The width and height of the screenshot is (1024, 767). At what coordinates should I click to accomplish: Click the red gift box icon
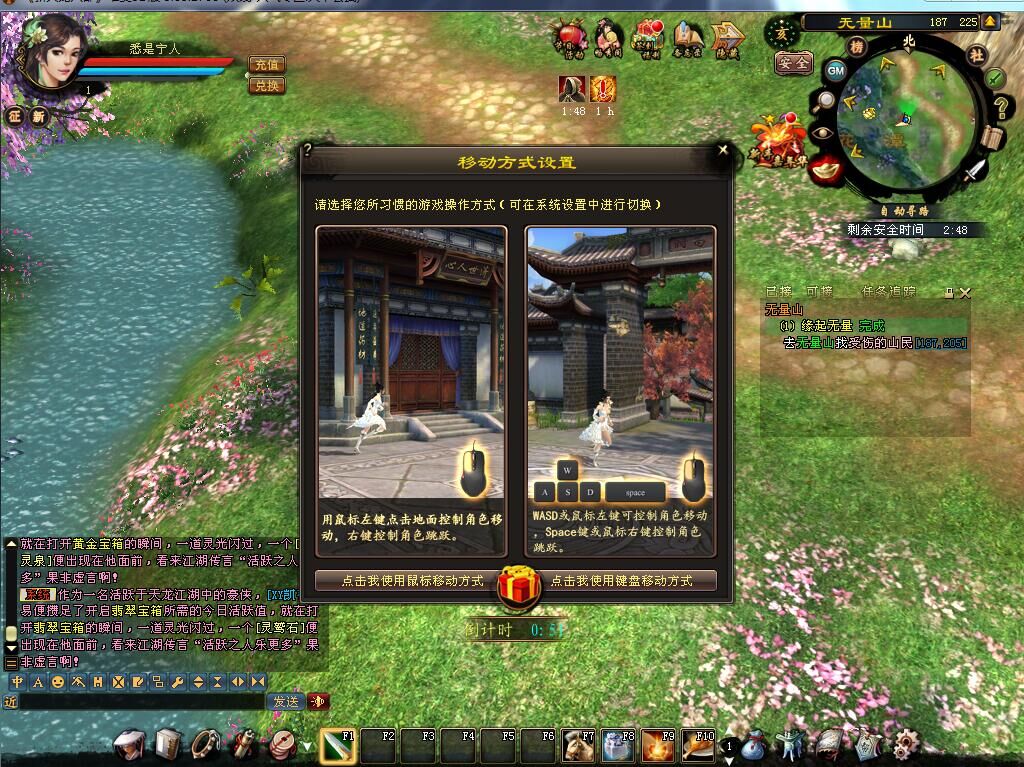(x=519, y=585)
